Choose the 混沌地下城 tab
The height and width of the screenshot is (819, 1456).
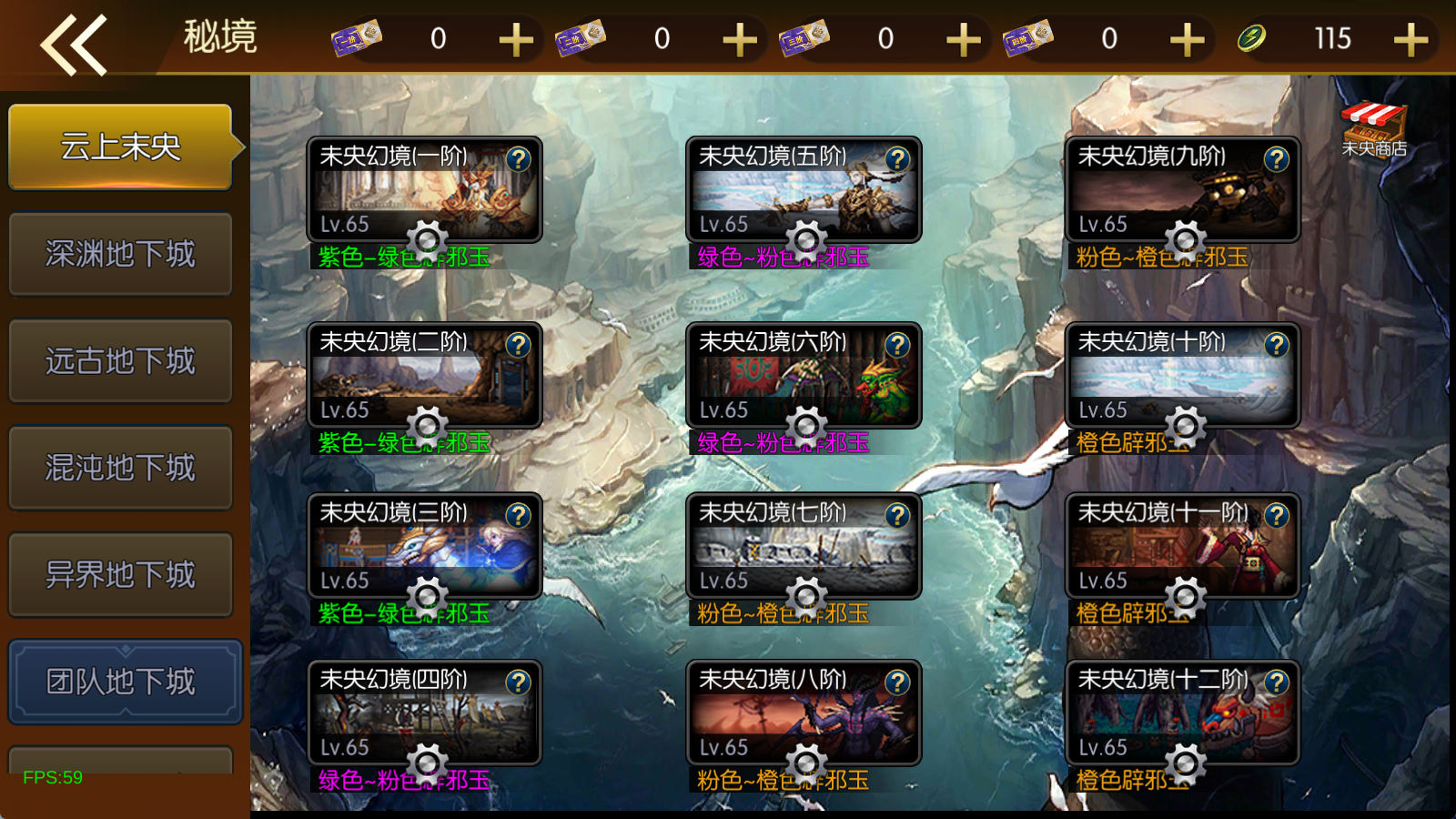click(x=120, y=468)
